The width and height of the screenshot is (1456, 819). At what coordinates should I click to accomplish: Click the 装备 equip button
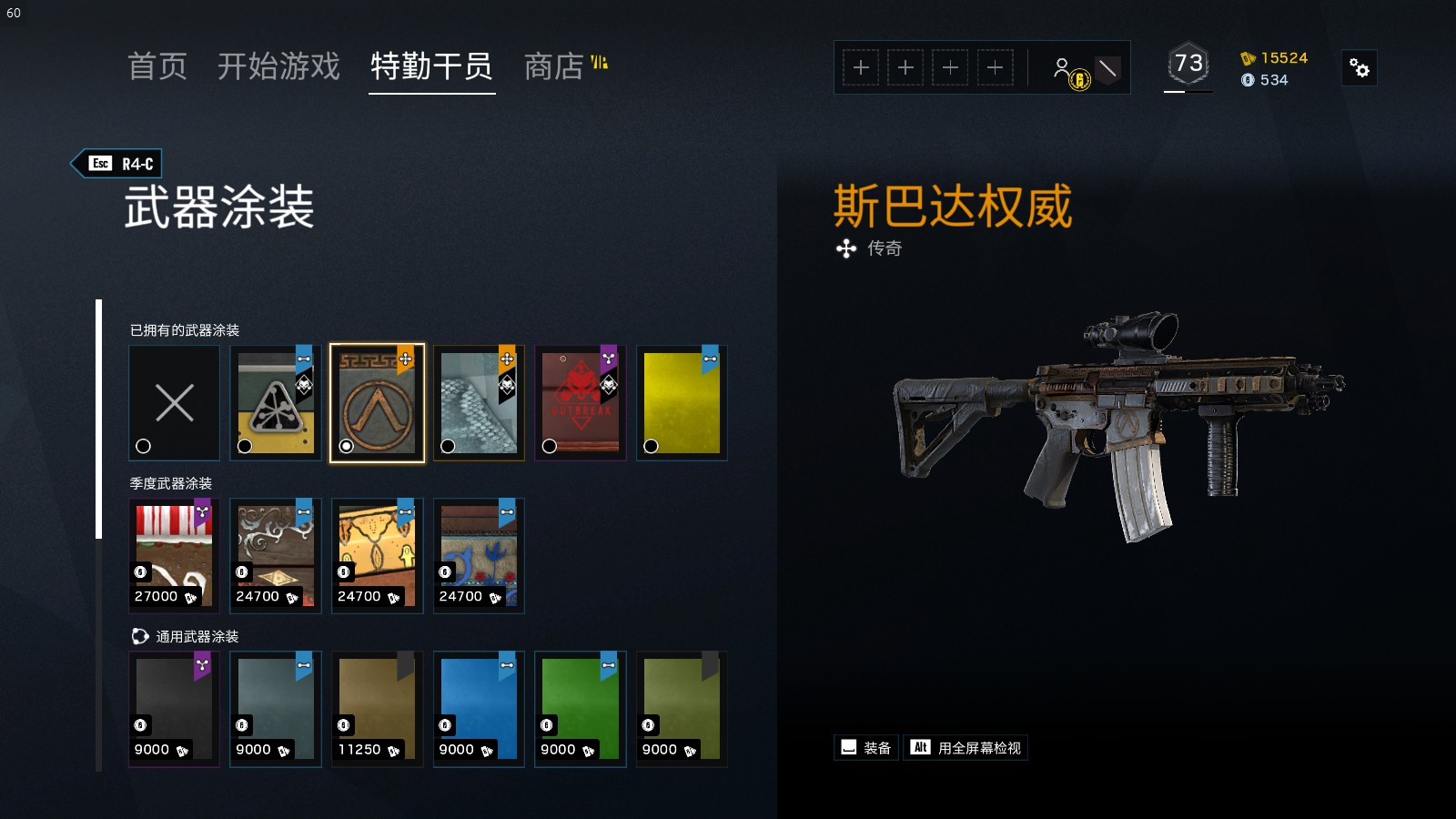click(x=866, y=748)
